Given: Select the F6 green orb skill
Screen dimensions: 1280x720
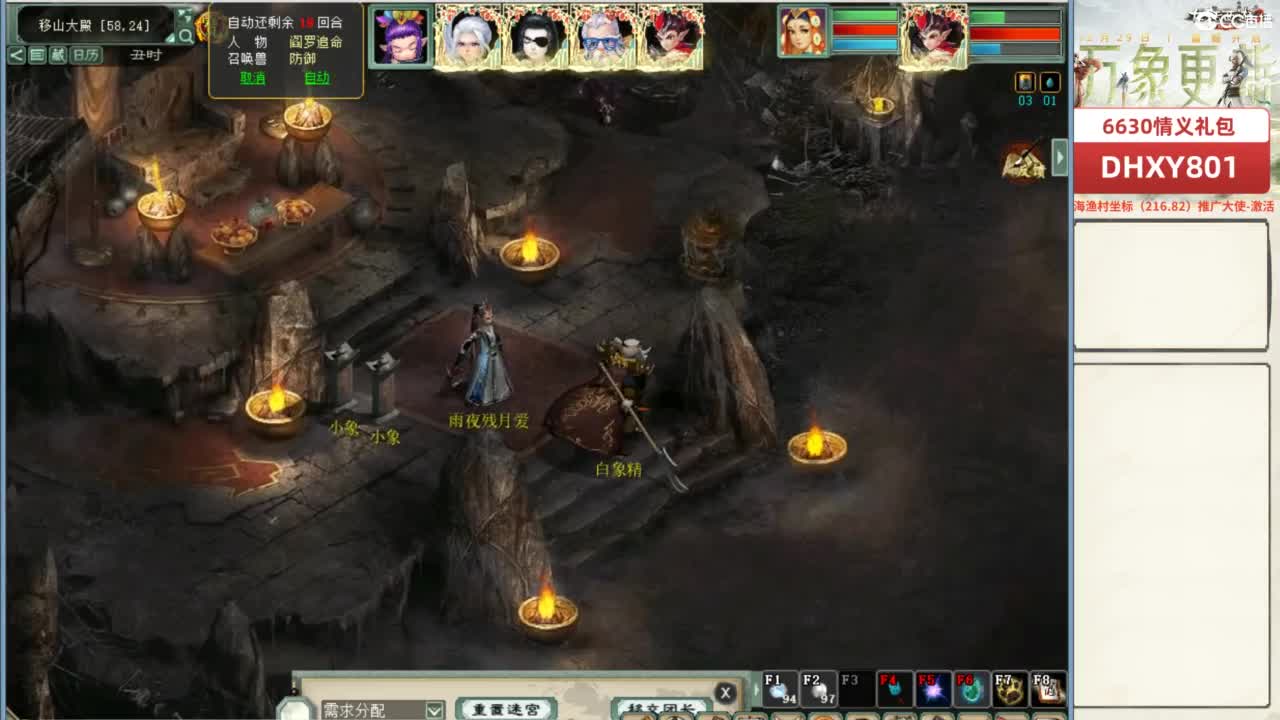Looking at the screenshot, I should [970, 690].
